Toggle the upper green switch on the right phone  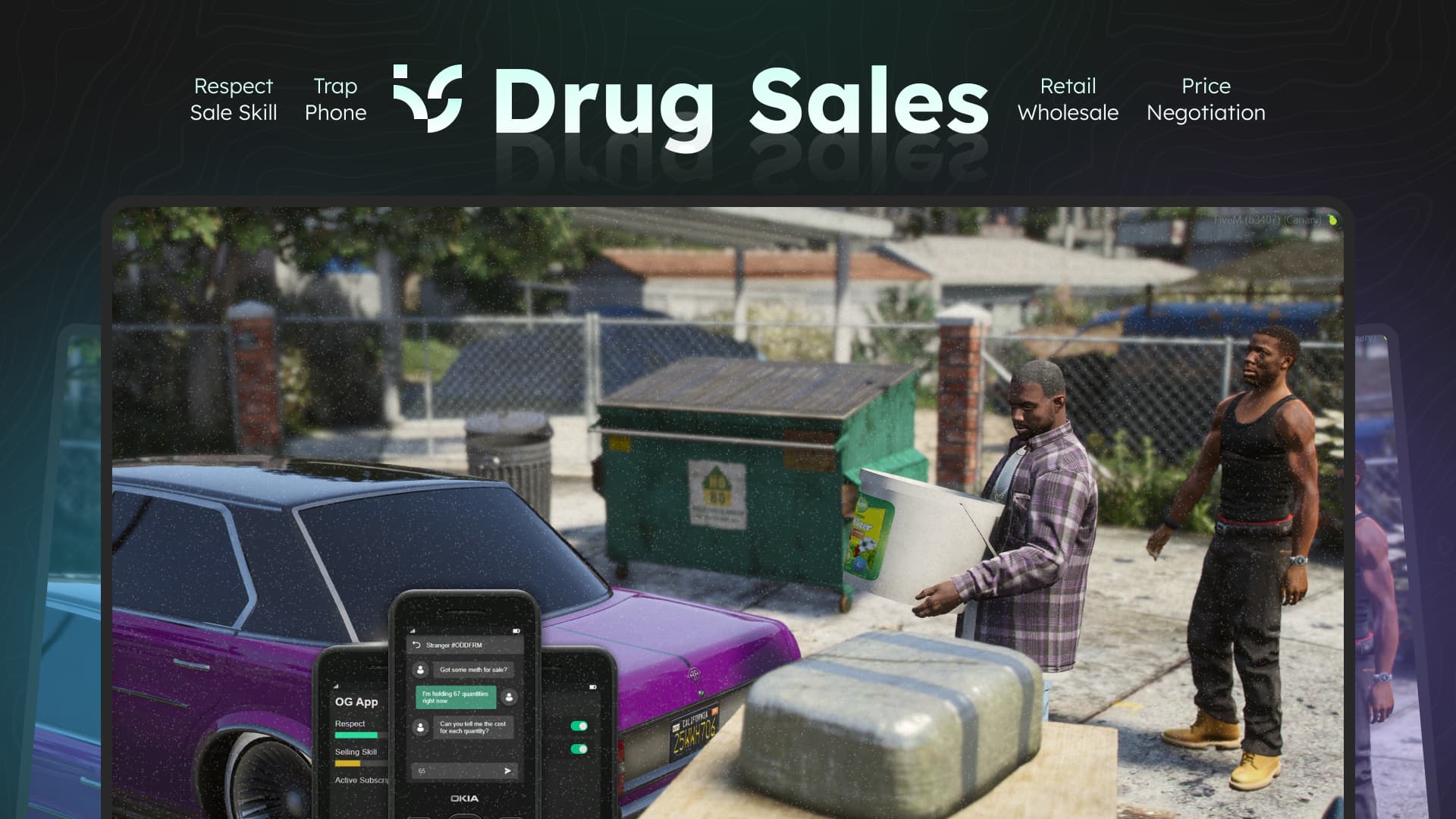[579, 725]
